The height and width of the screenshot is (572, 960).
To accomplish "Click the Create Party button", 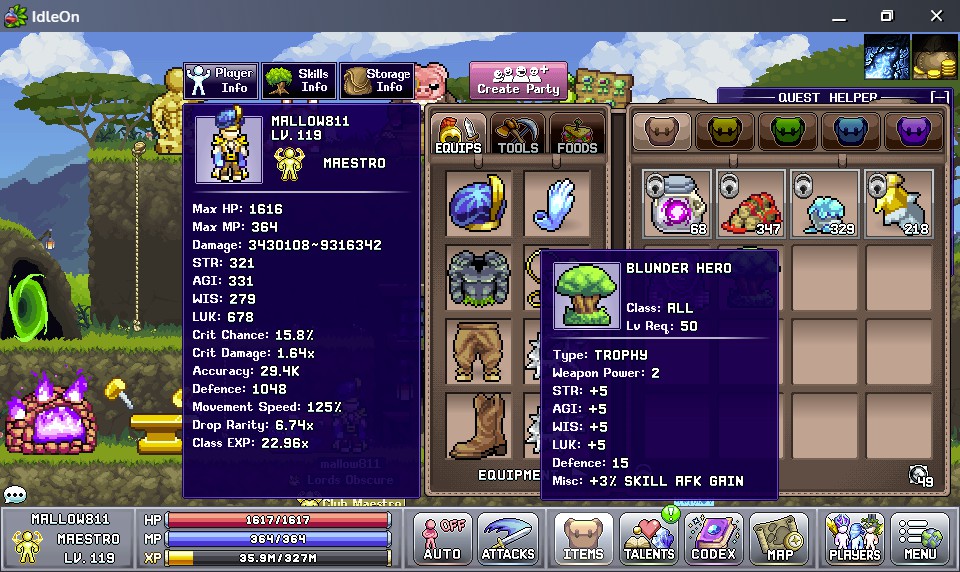I will (518, 80).
